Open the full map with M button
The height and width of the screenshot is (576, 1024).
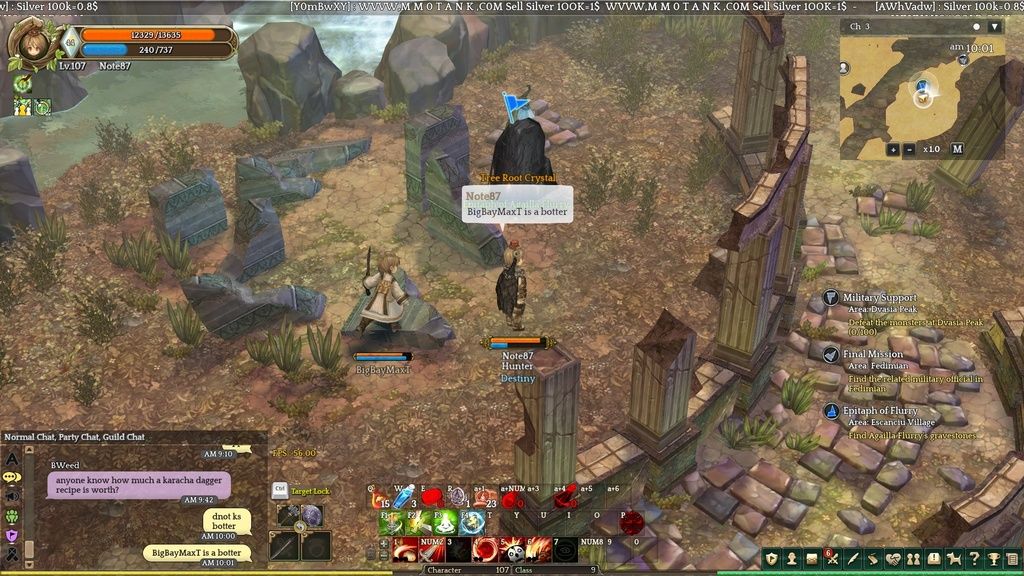coord(957,149)
